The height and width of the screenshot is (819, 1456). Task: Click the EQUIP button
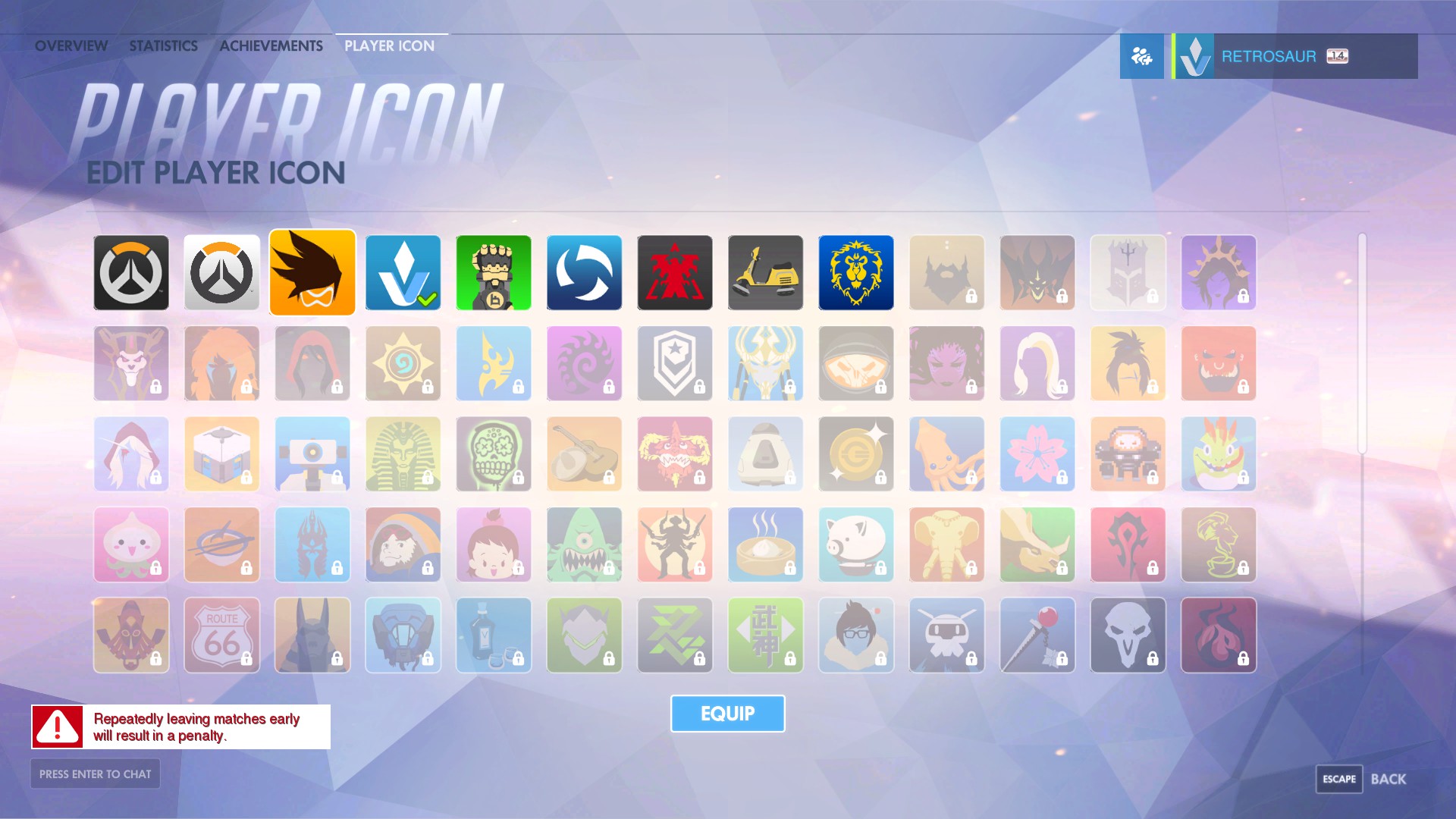[727, 713]
